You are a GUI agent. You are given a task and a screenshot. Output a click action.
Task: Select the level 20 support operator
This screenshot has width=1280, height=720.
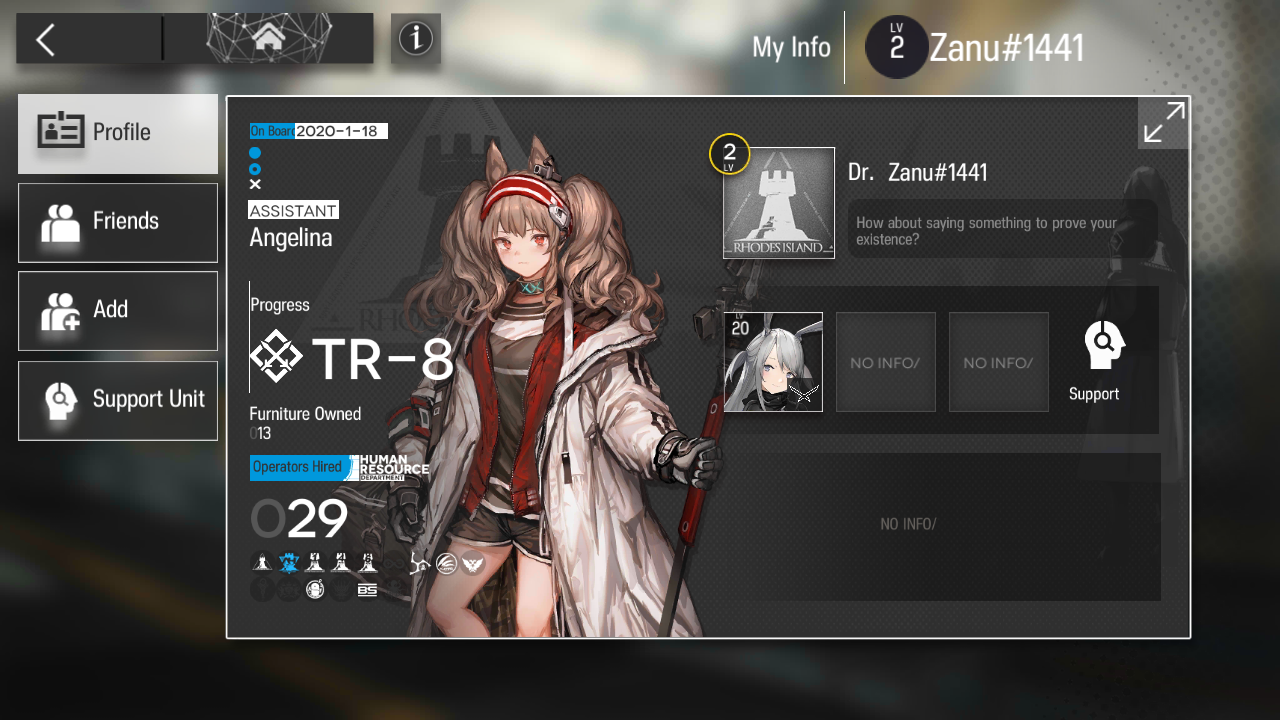click(773, 362)
